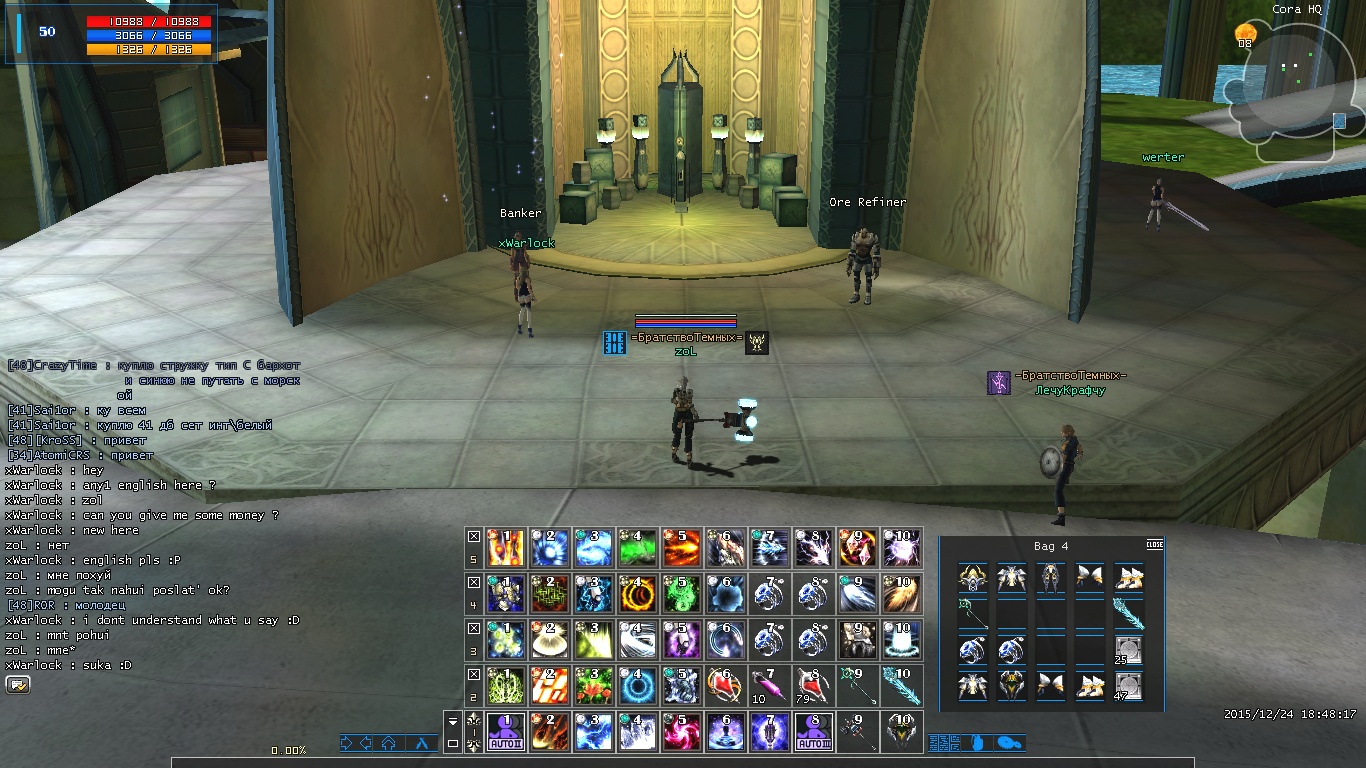Image resolution: width=1366 pixels, height=768 pixels.
Task: Select the silver plate stack of 25
Action: tap(1128, 650)
